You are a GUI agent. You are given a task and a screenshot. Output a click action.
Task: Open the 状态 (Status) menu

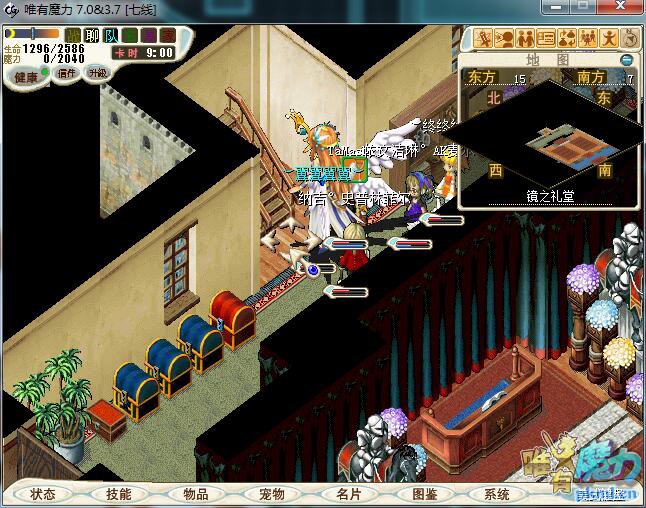click(x=43, y=494)
